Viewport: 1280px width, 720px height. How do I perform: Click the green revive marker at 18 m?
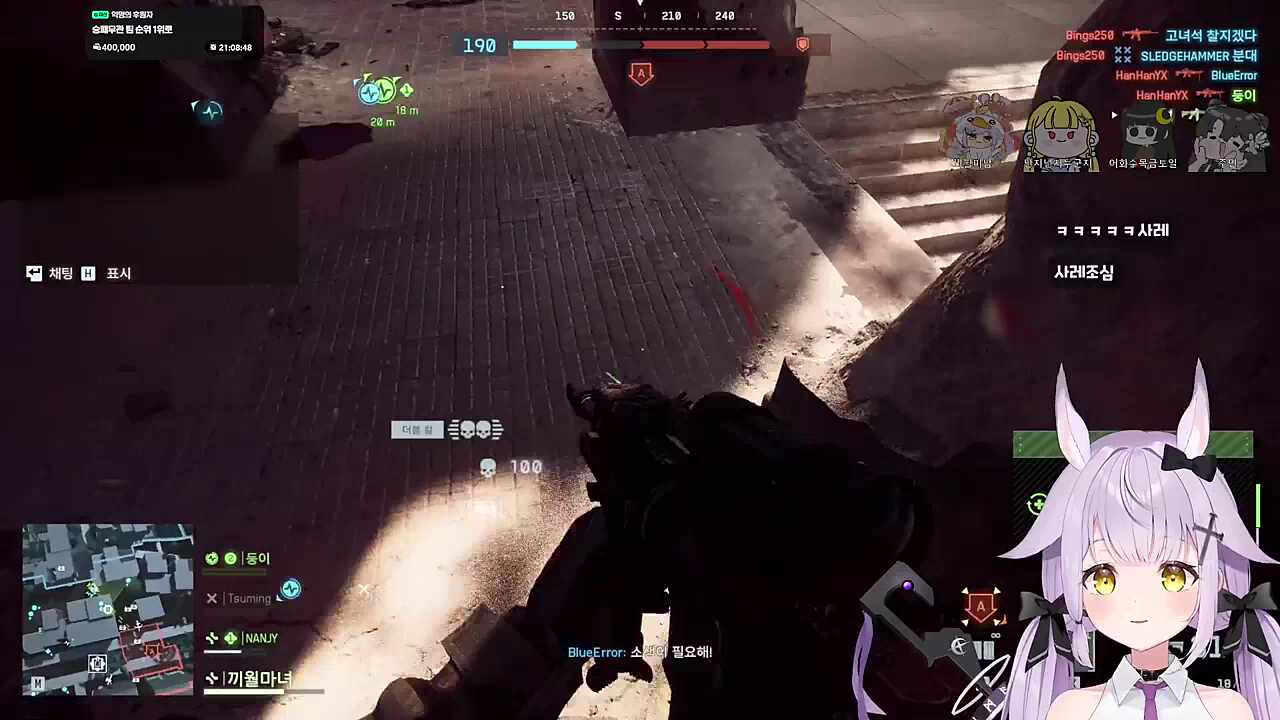(x=379, y=91)
